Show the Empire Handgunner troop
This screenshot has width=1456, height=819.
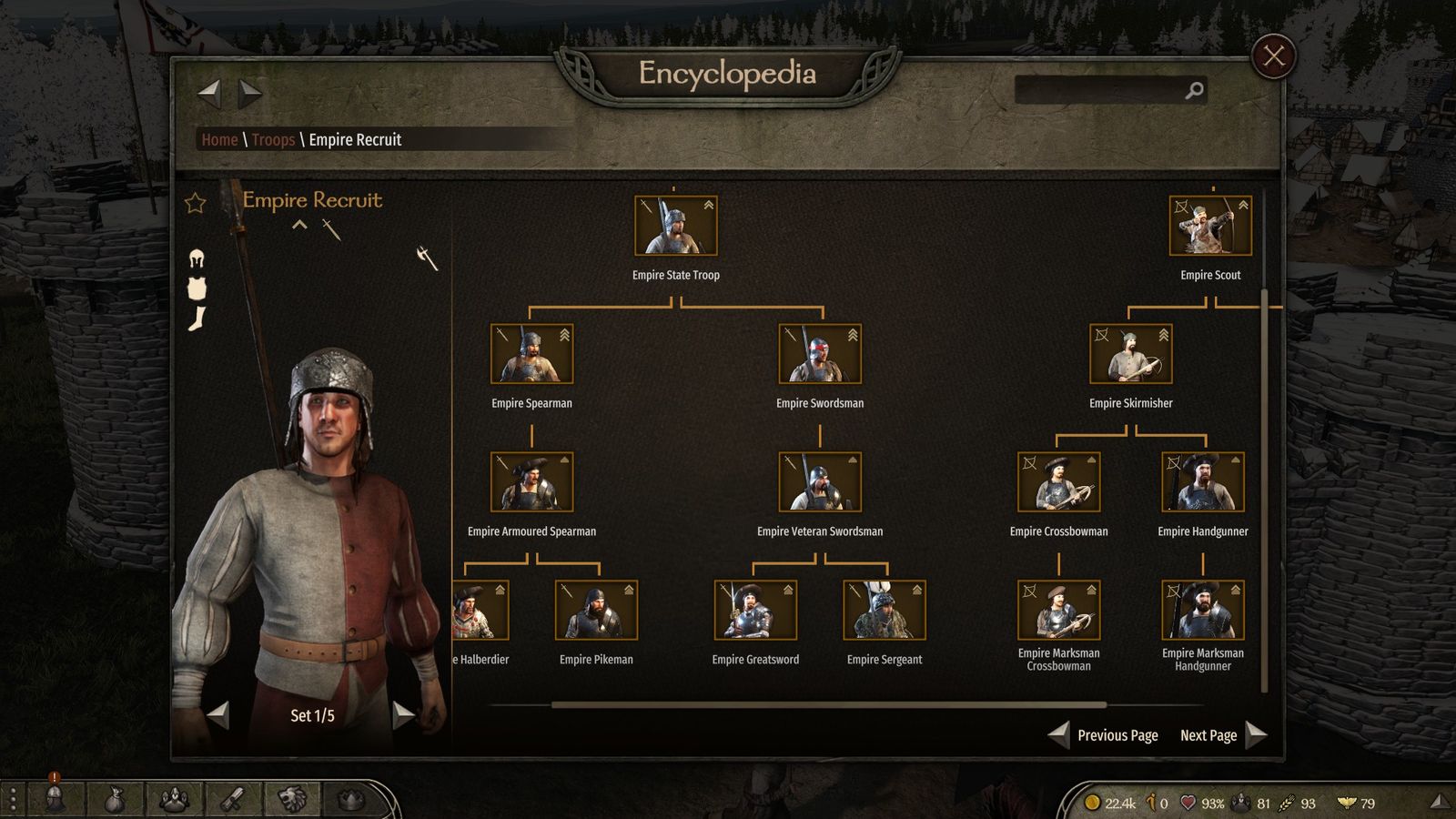(1202, 482)
